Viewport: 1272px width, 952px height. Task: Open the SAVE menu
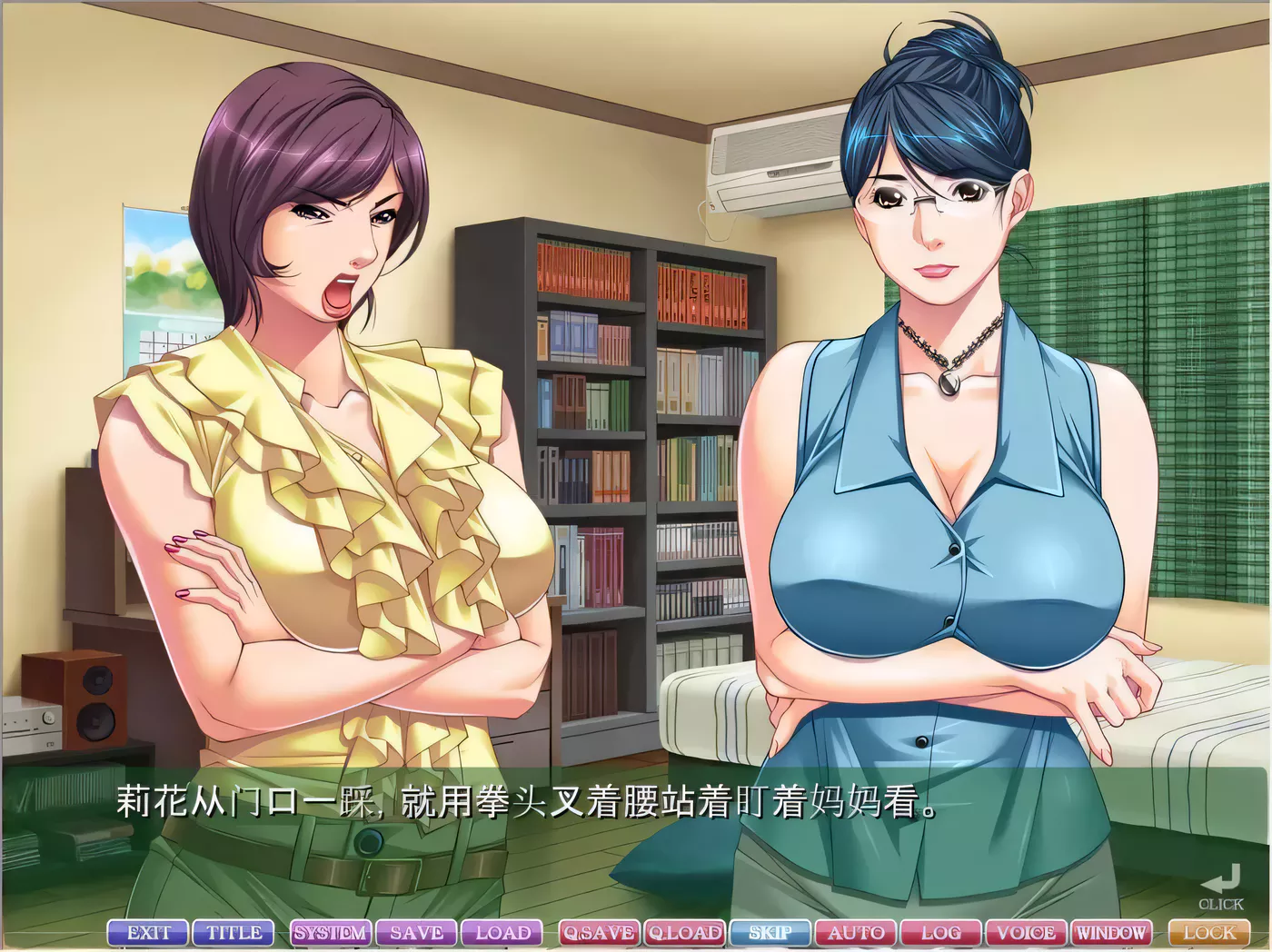click(x=416, y=933)
